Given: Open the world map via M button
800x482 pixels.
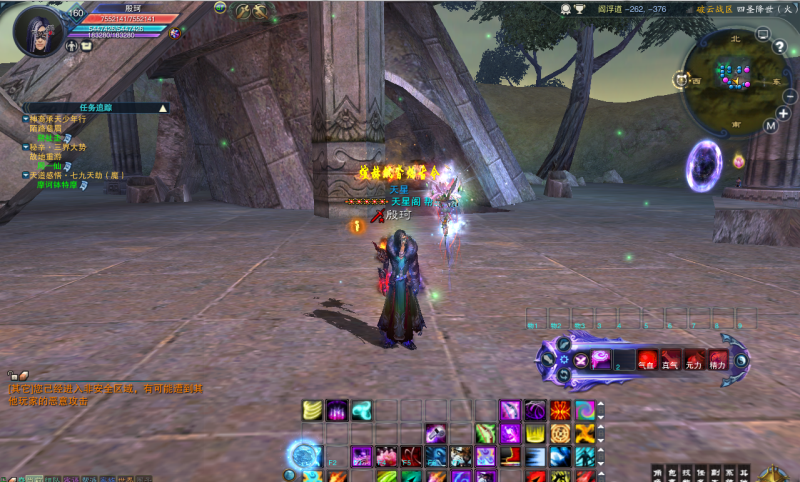Looking at the screenshot, I should pyautogui.click(x=770, y=126).
